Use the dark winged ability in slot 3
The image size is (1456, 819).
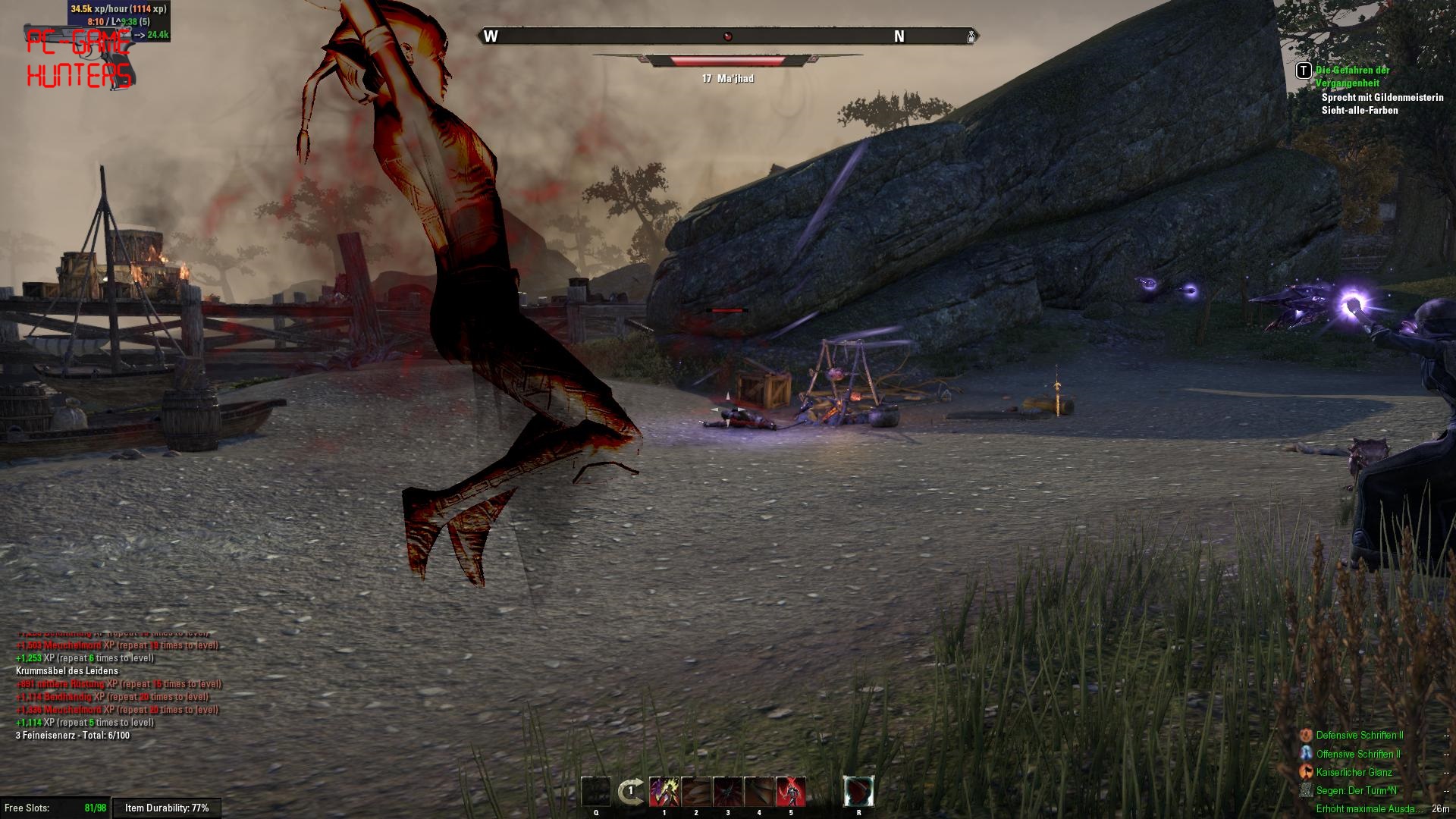click(x=728, y=792)
